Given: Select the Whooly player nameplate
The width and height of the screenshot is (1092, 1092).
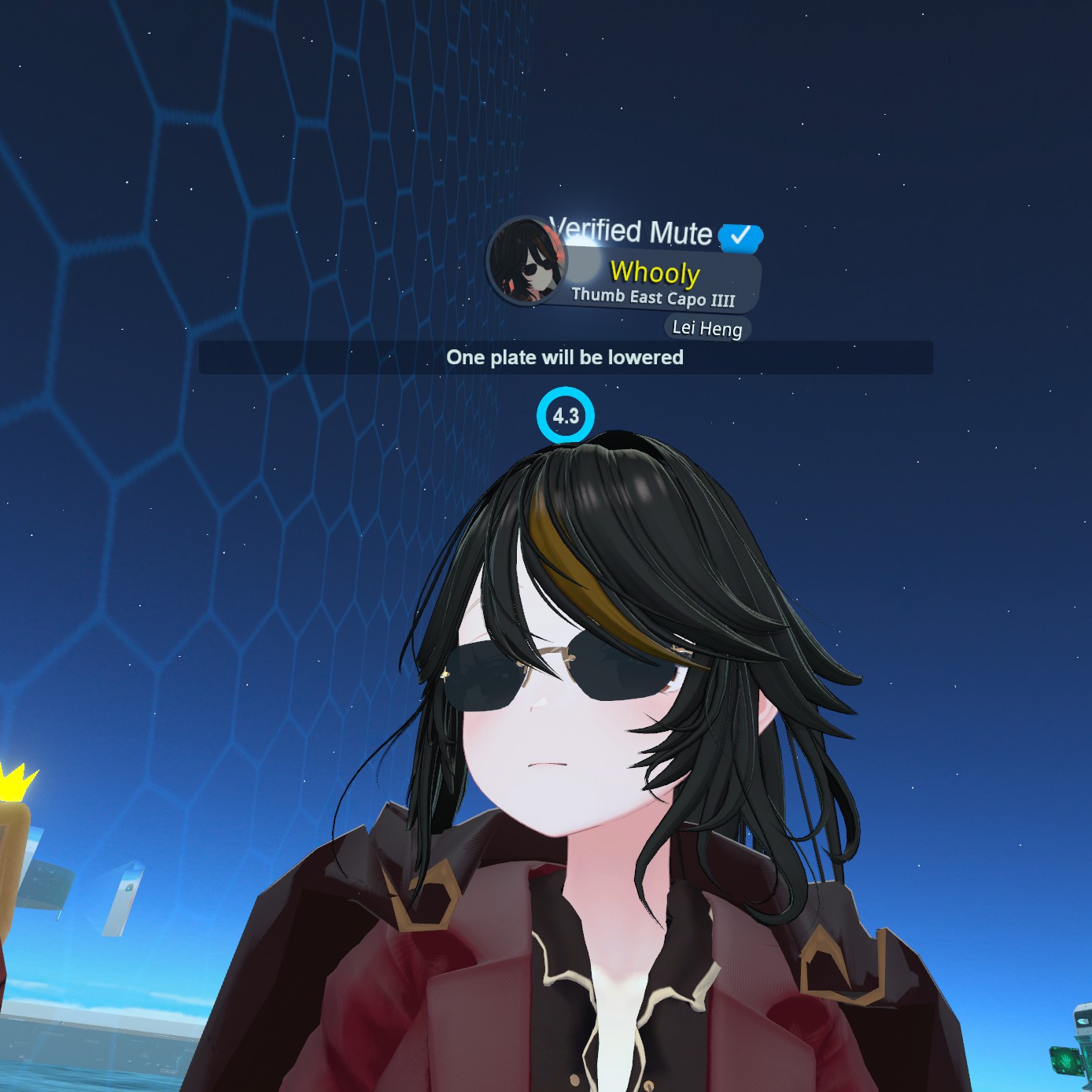Looking at the screenshot, I should point(655,273).
